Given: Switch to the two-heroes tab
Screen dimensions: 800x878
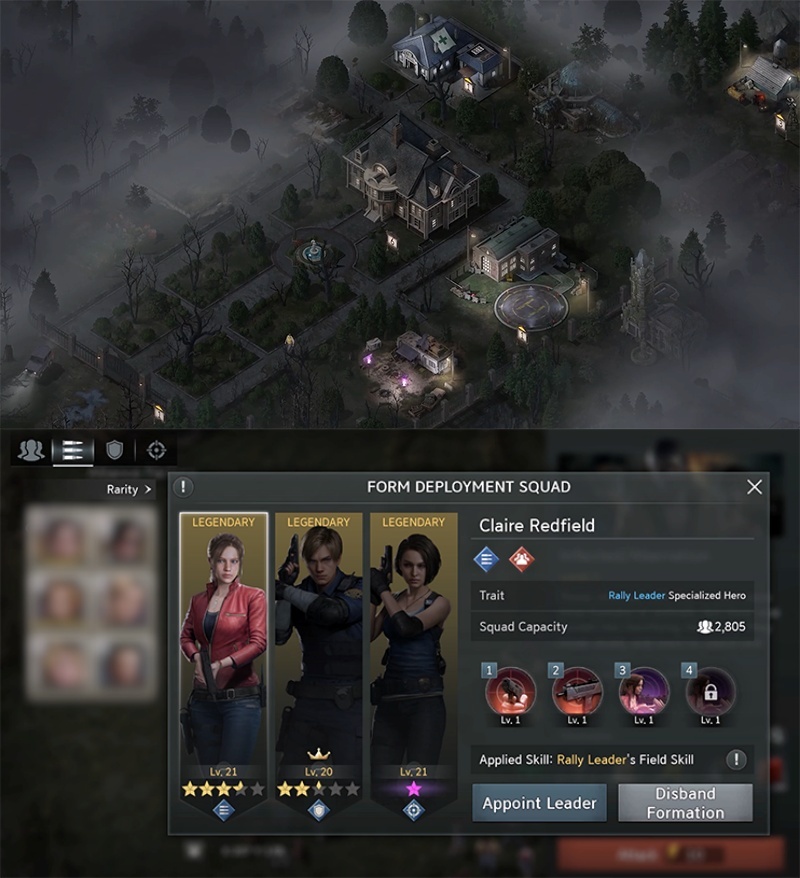Looking at the screenshot, I should [x=31, y=450].
